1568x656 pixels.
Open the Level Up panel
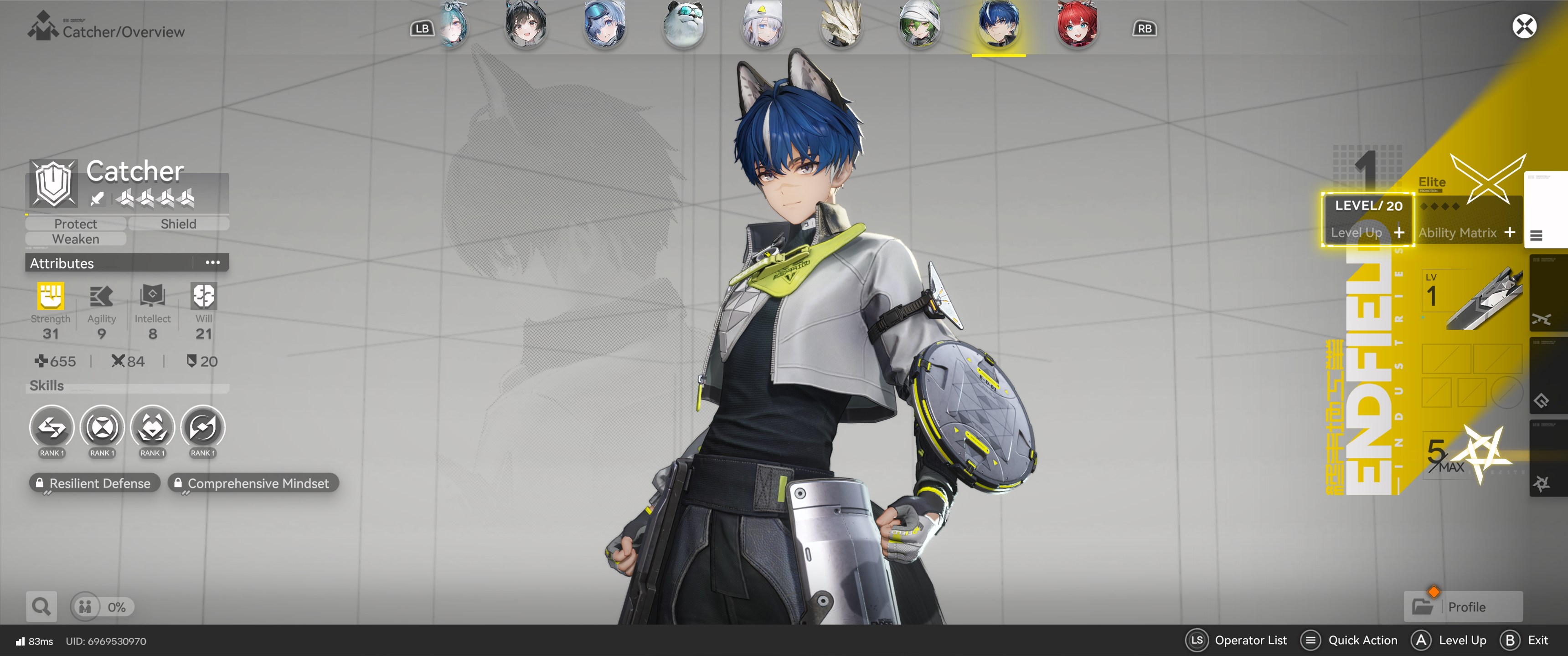(x=1367, y=232)
